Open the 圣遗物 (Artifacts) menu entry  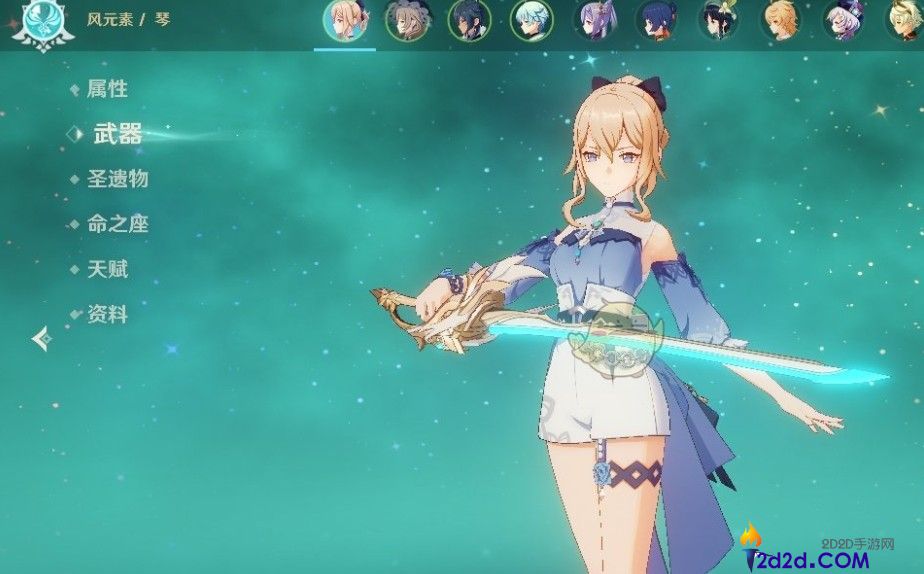(x=117, y=179)
